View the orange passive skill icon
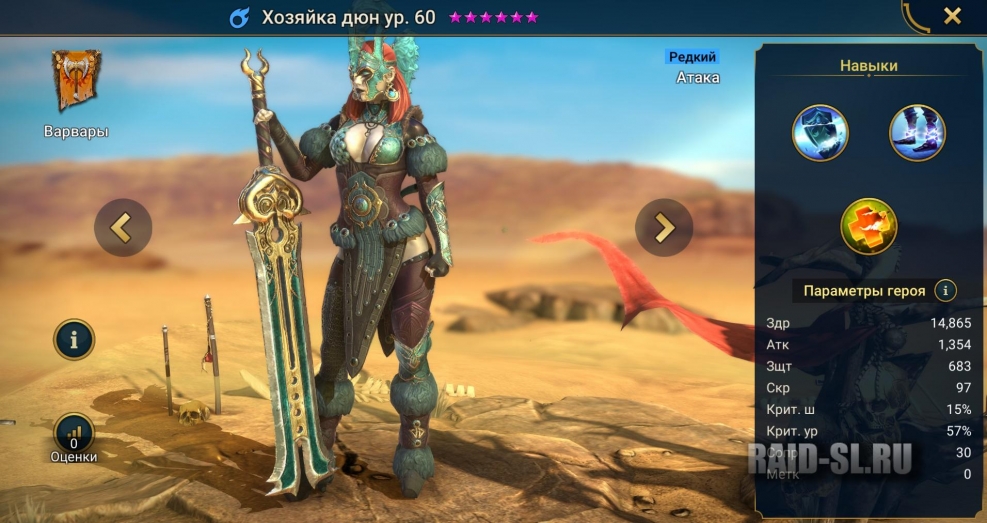The image size is (987, 523). 868,225
